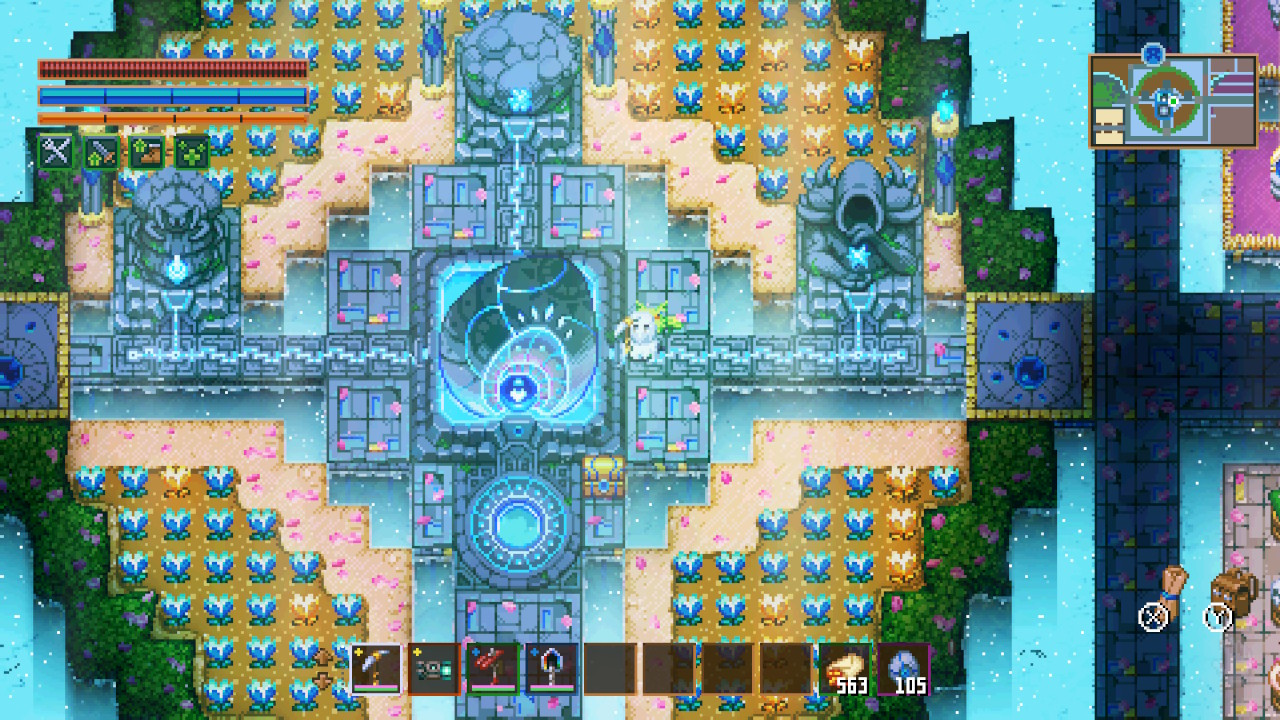
Task: Click the hotbar up arrow
Action: 323,657
